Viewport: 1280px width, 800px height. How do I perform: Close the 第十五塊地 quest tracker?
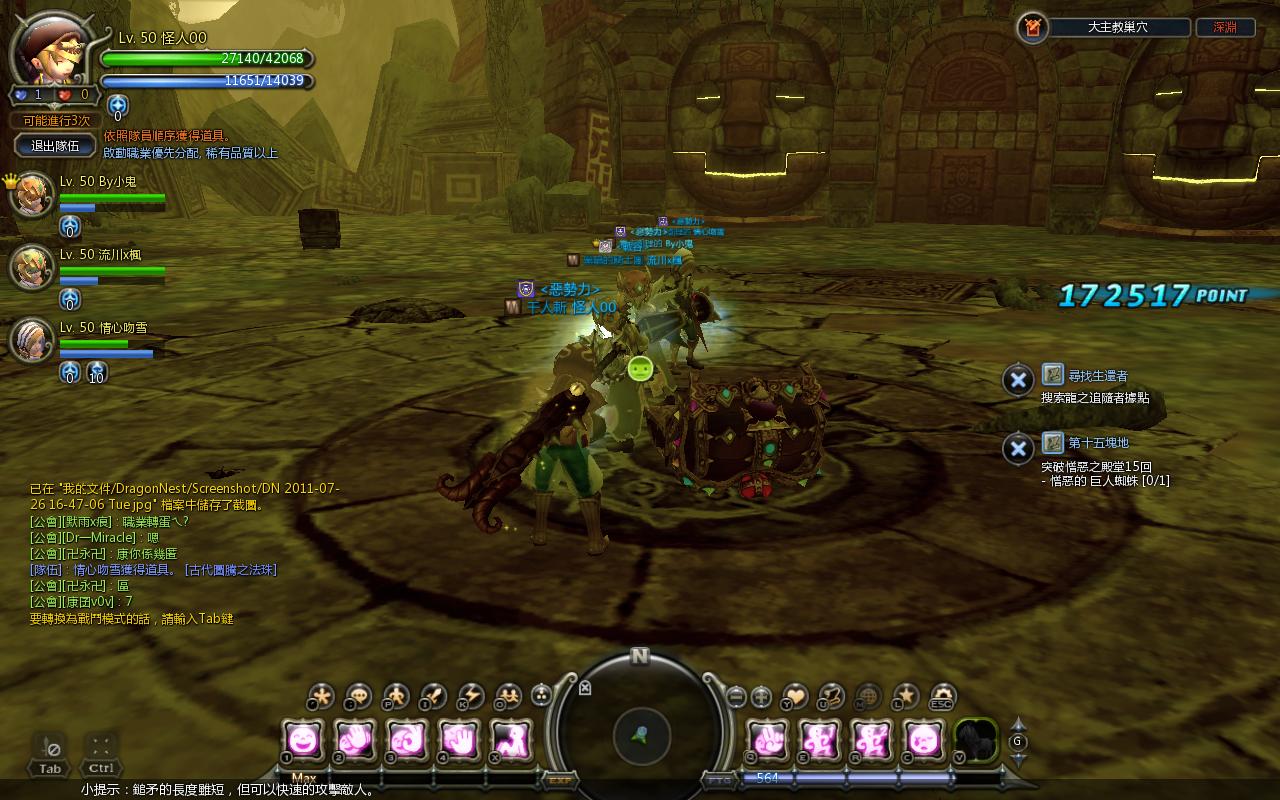pyautogui.click(x=1017, y=447)
